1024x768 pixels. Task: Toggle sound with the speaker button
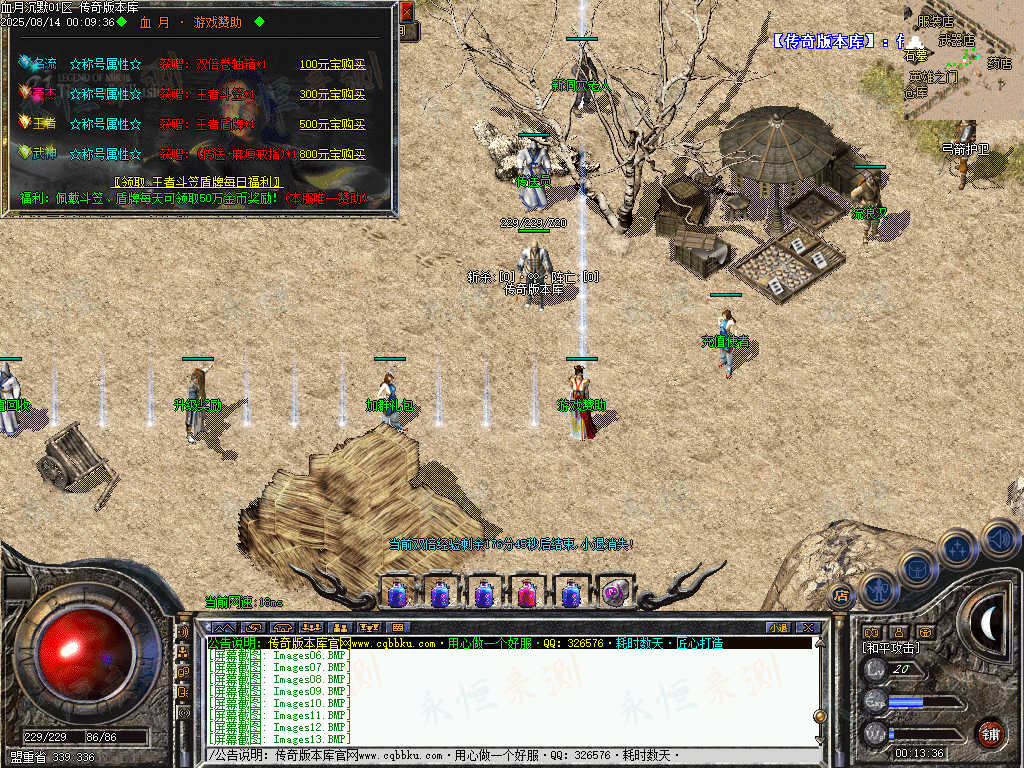tap(999, 538)
